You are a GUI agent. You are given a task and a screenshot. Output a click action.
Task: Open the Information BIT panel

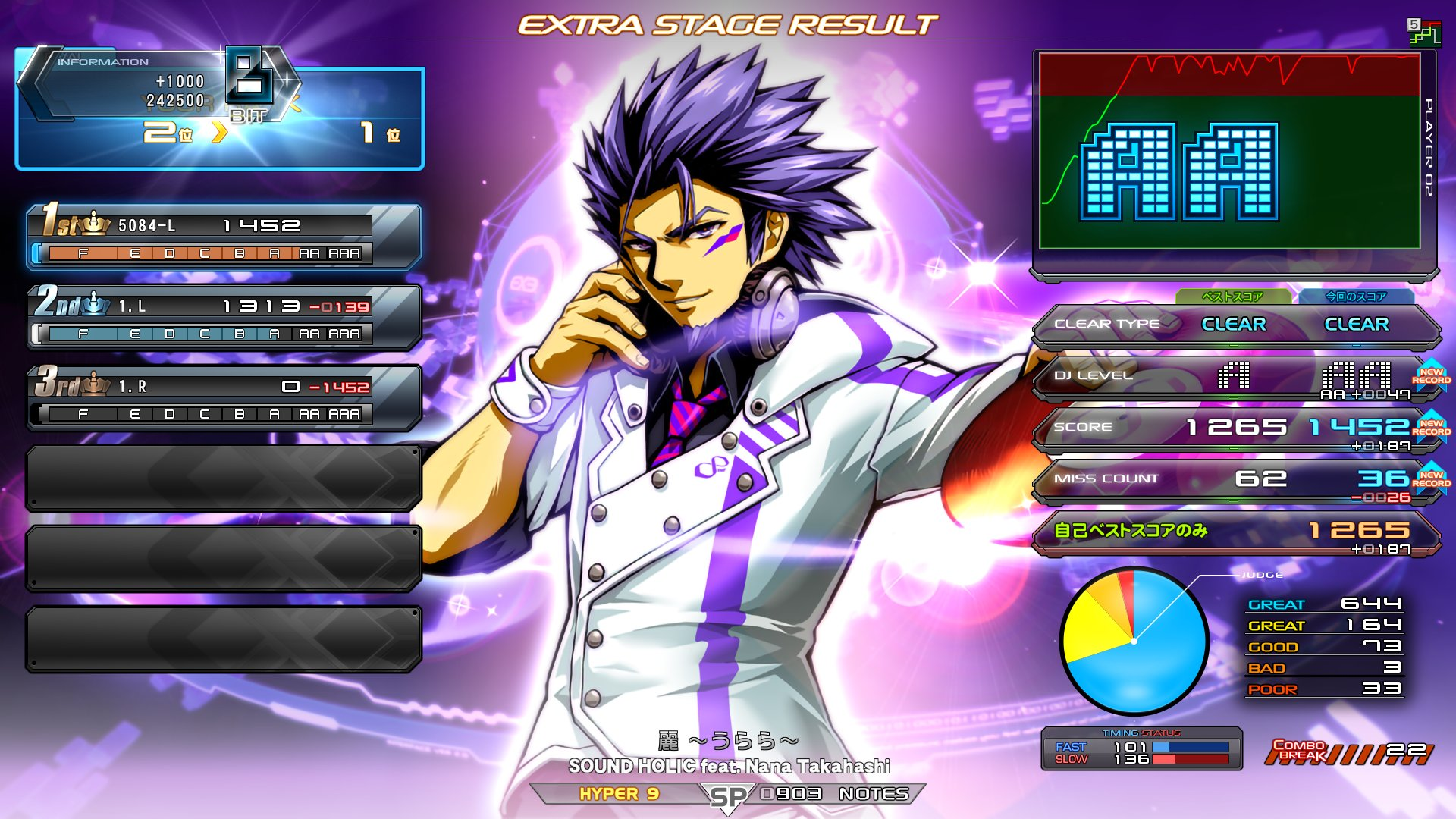tap(220, 108)
